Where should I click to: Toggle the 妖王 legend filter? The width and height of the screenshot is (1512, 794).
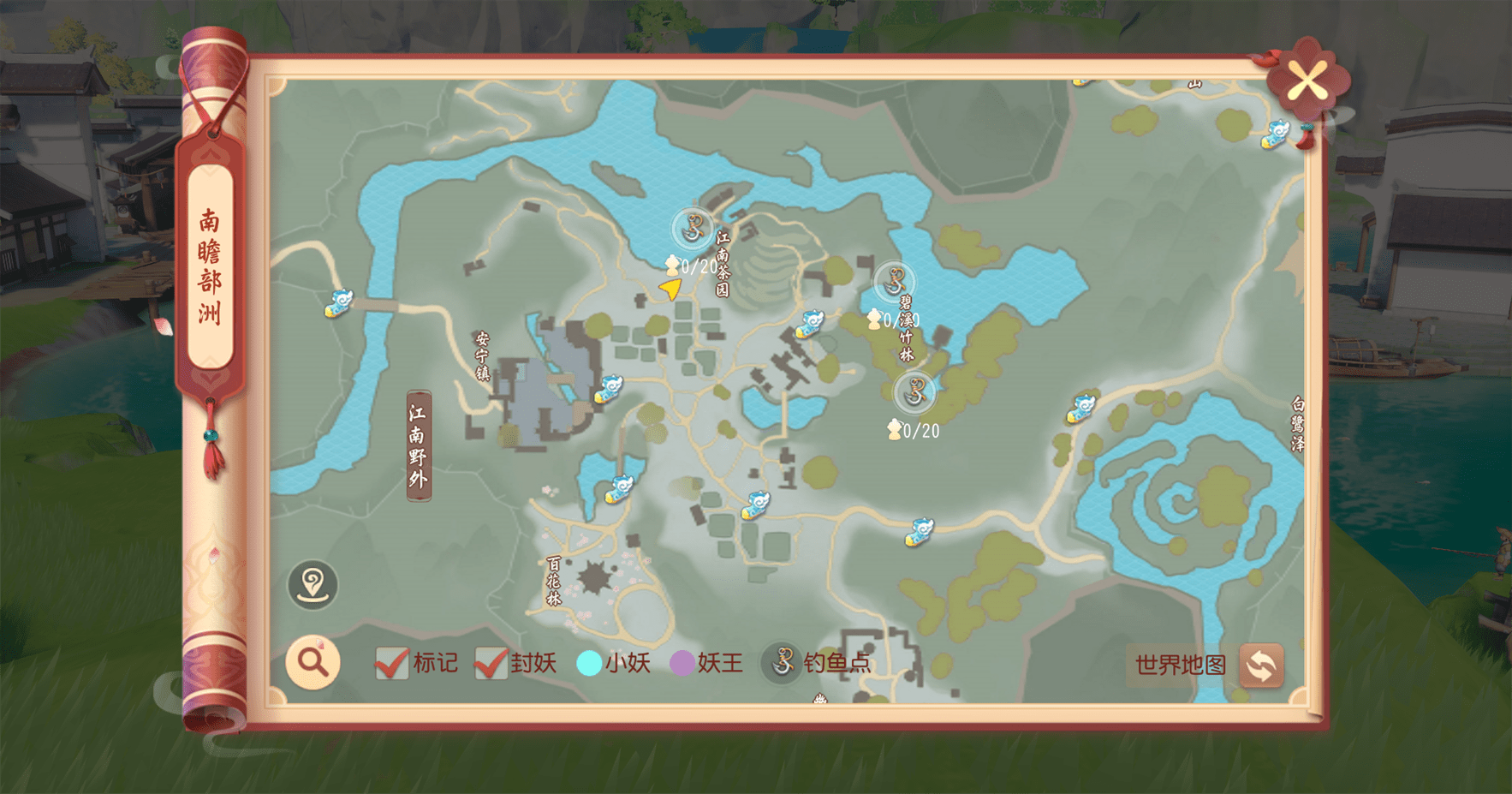[682, 663]
